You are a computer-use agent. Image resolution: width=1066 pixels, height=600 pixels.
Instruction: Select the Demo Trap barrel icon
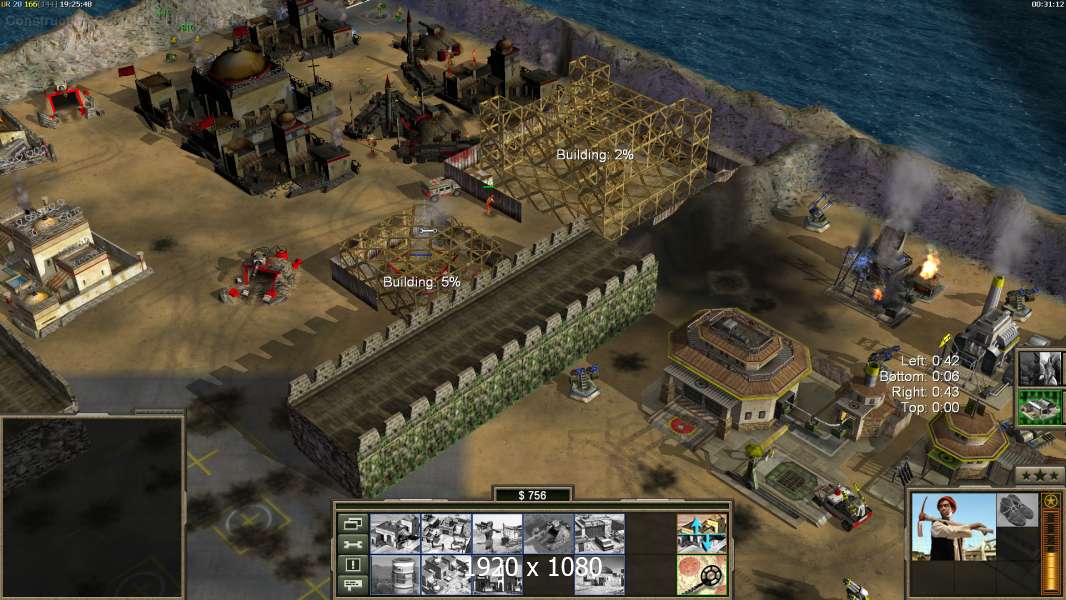click(394, 574)
